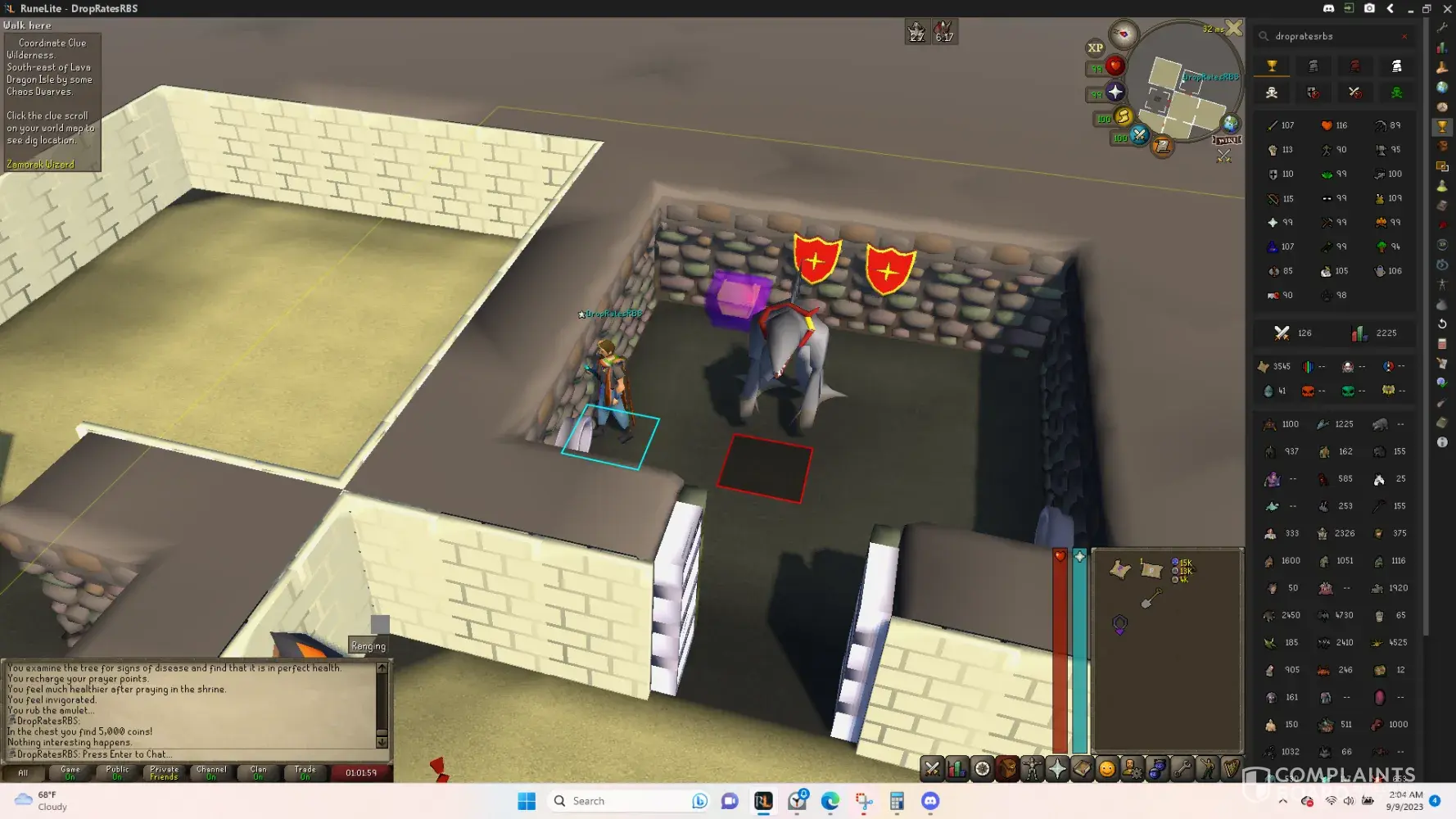Viewport: 1456px width, 819px height.
Task: Close the RuneLite window
Action: click(x=1447, y=8)
